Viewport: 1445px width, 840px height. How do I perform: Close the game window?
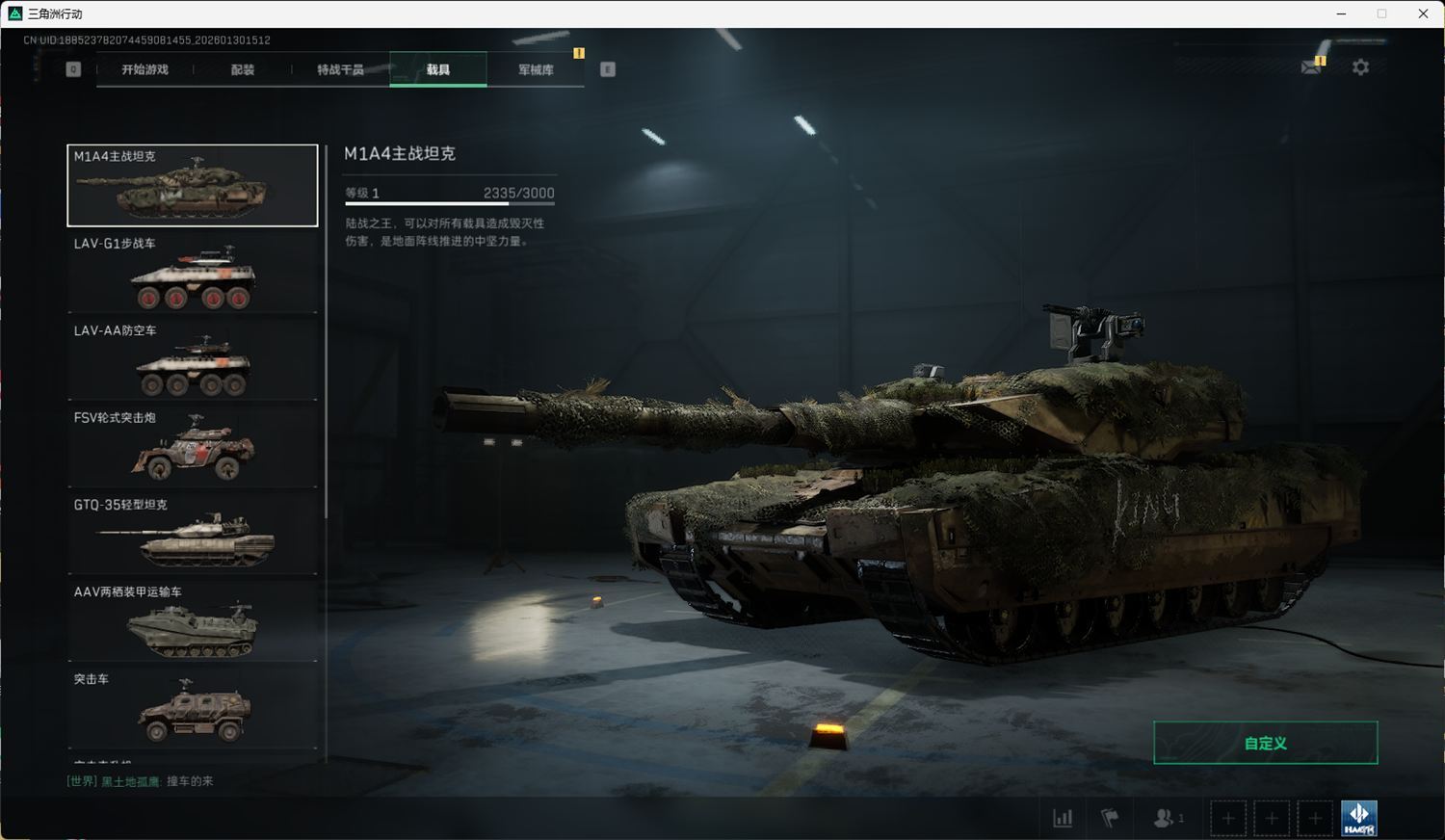tap(1423, 13)
